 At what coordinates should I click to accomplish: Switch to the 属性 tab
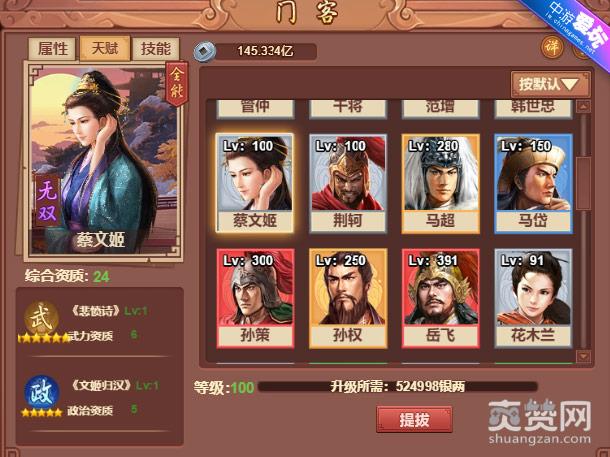click(x=53, y=49)
